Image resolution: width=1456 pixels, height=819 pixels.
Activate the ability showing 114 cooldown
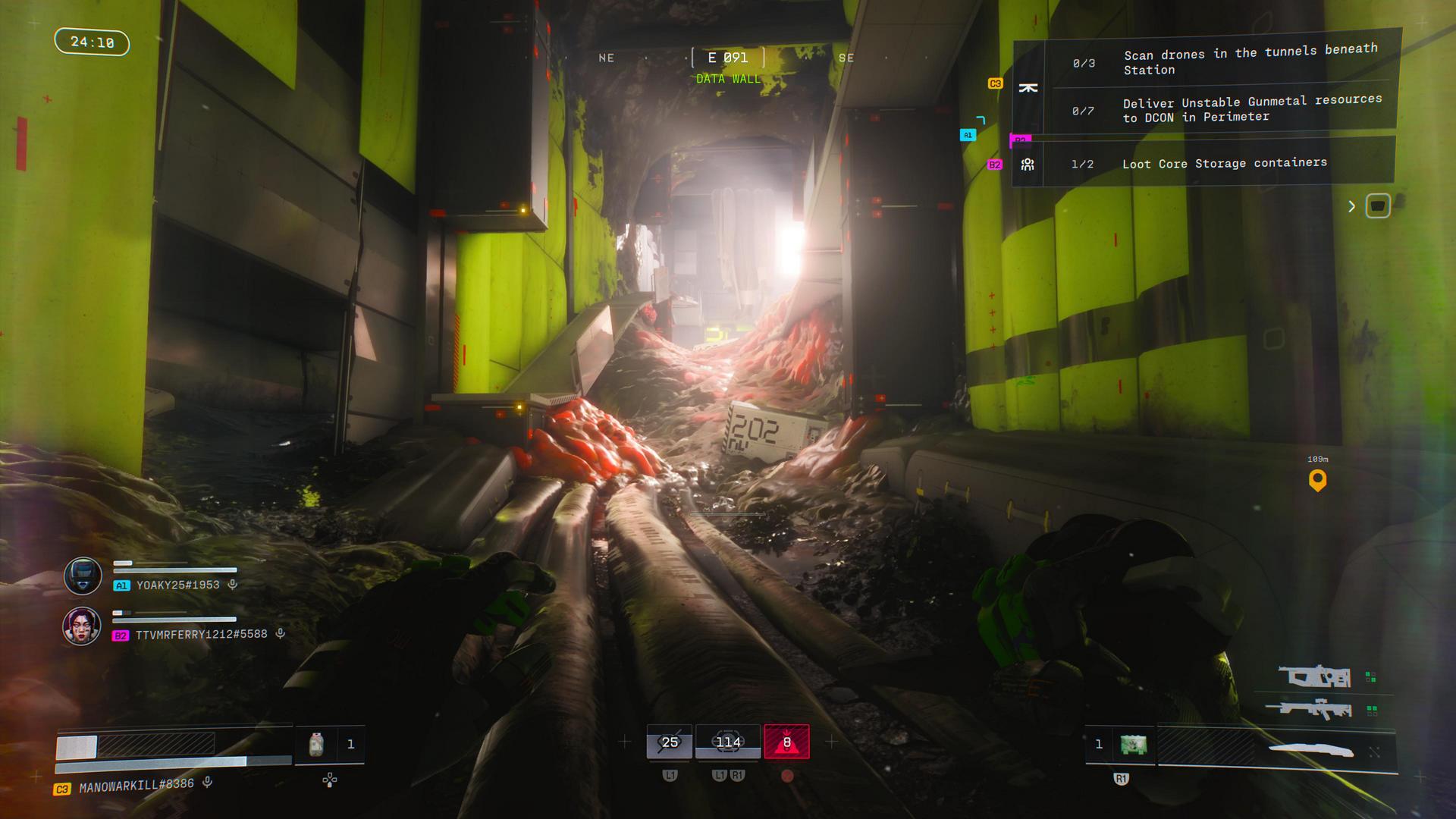point(728,742)
